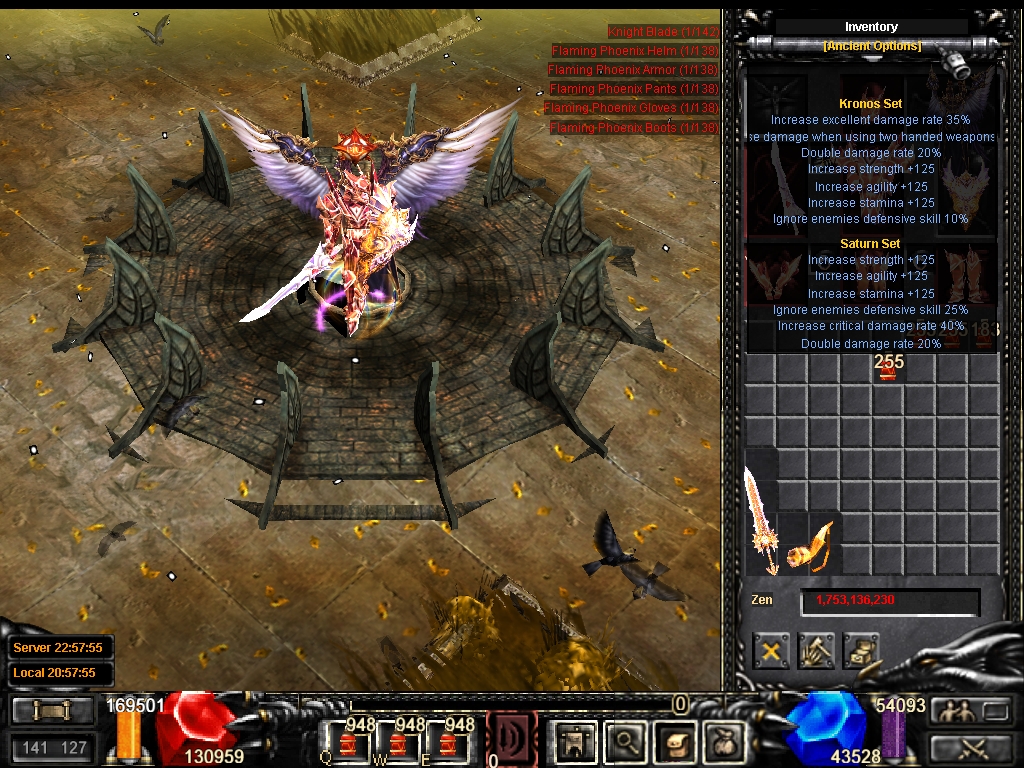Viewport: 1024px width, 768px height.
Task: Use the W hotkey potion slot
Action: click(x=399, y=743)
